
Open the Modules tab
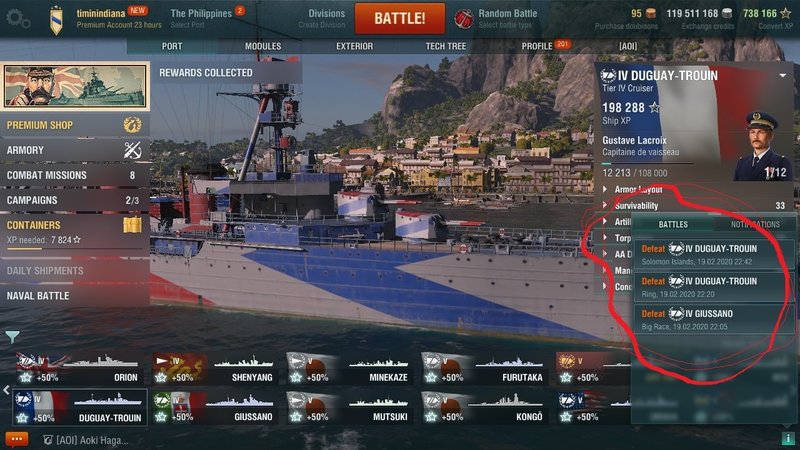[263, 46]
